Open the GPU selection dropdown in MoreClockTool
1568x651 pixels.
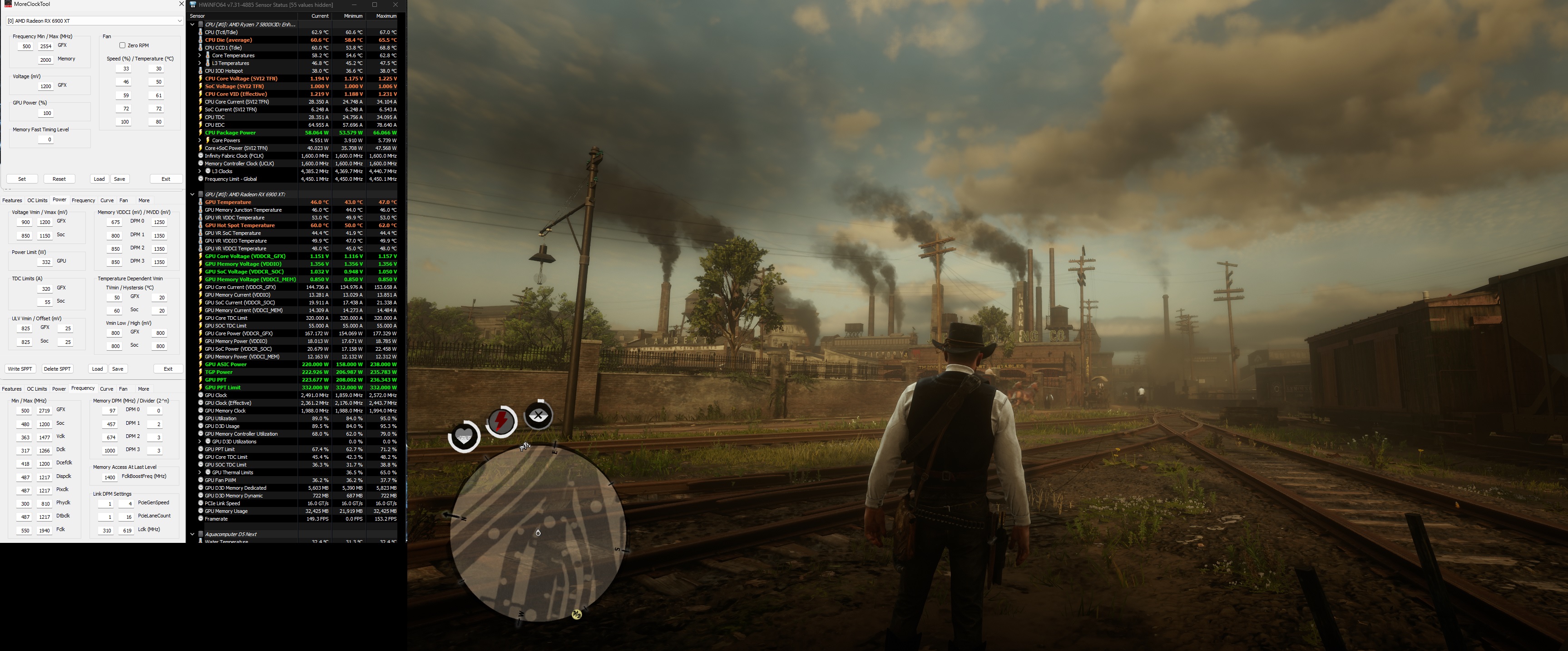179,20
